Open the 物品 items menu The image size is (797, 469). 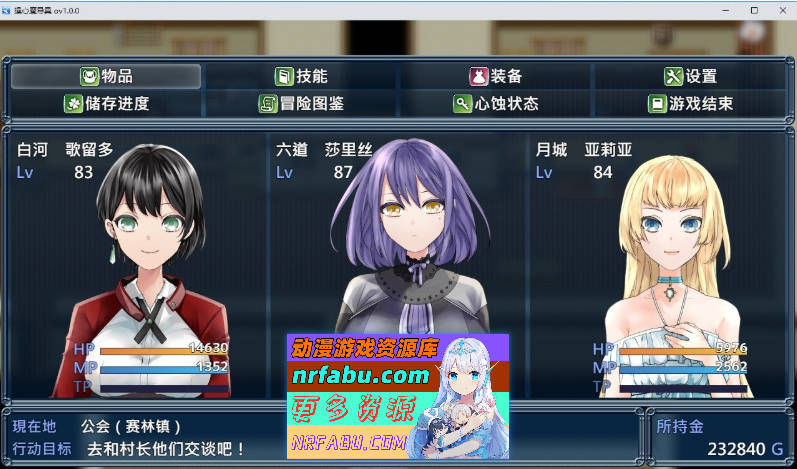(106, 76)
